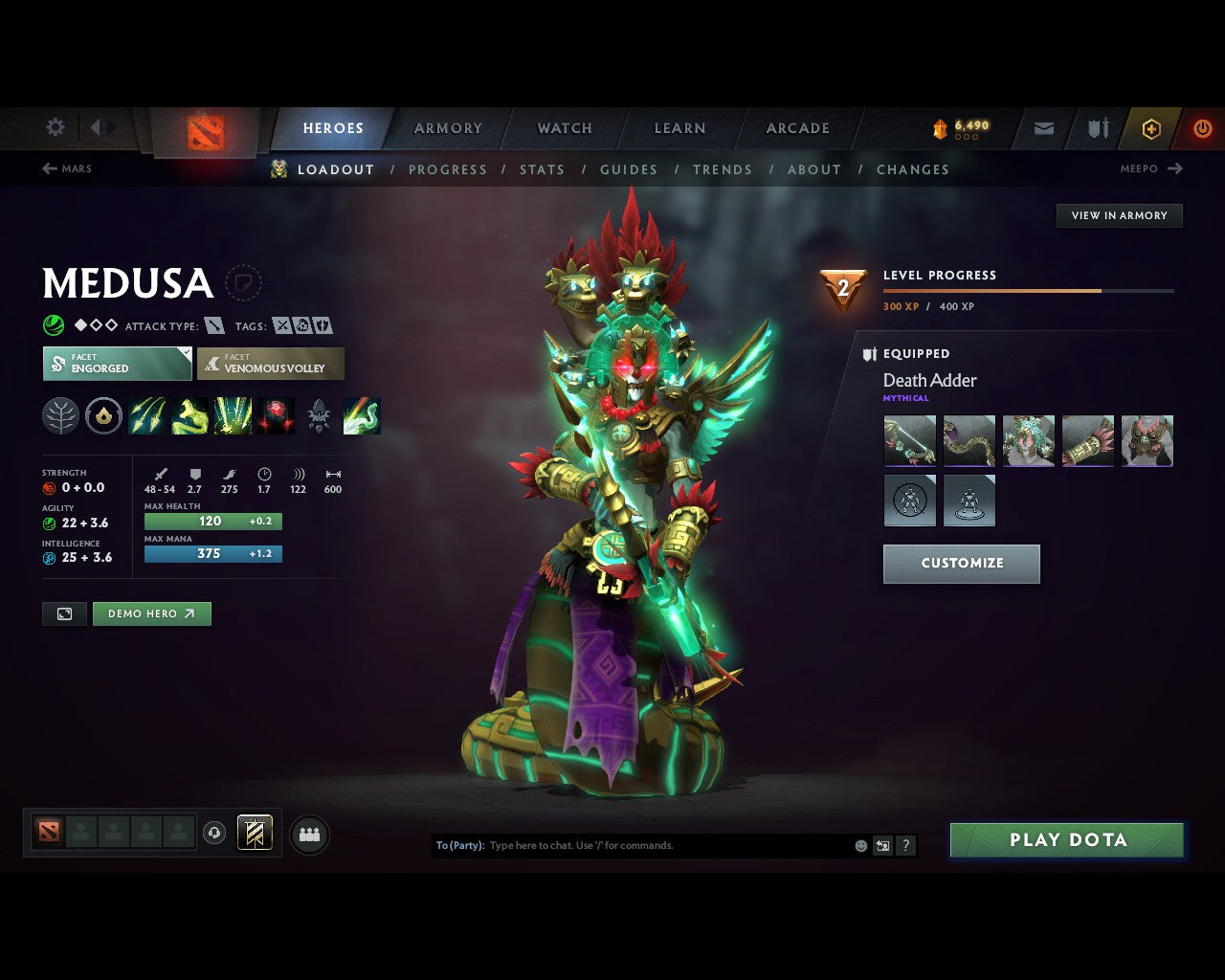Select the Death Adder weapon thumbnail
Viewport: 1225px width, 980px height.
tap(909, 440)
